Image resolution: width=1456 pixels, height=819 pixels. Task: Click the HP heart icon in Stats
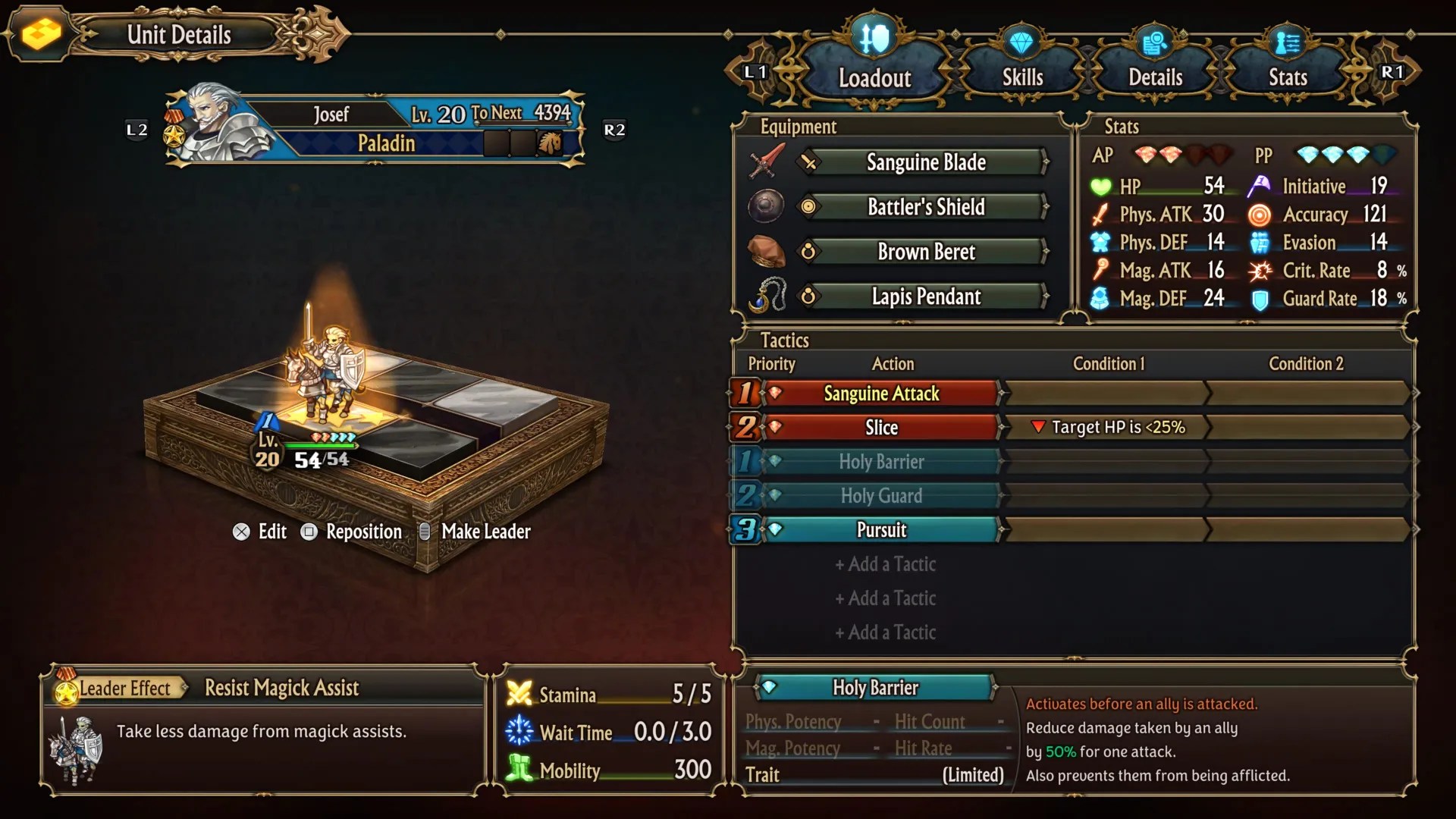1100,187
